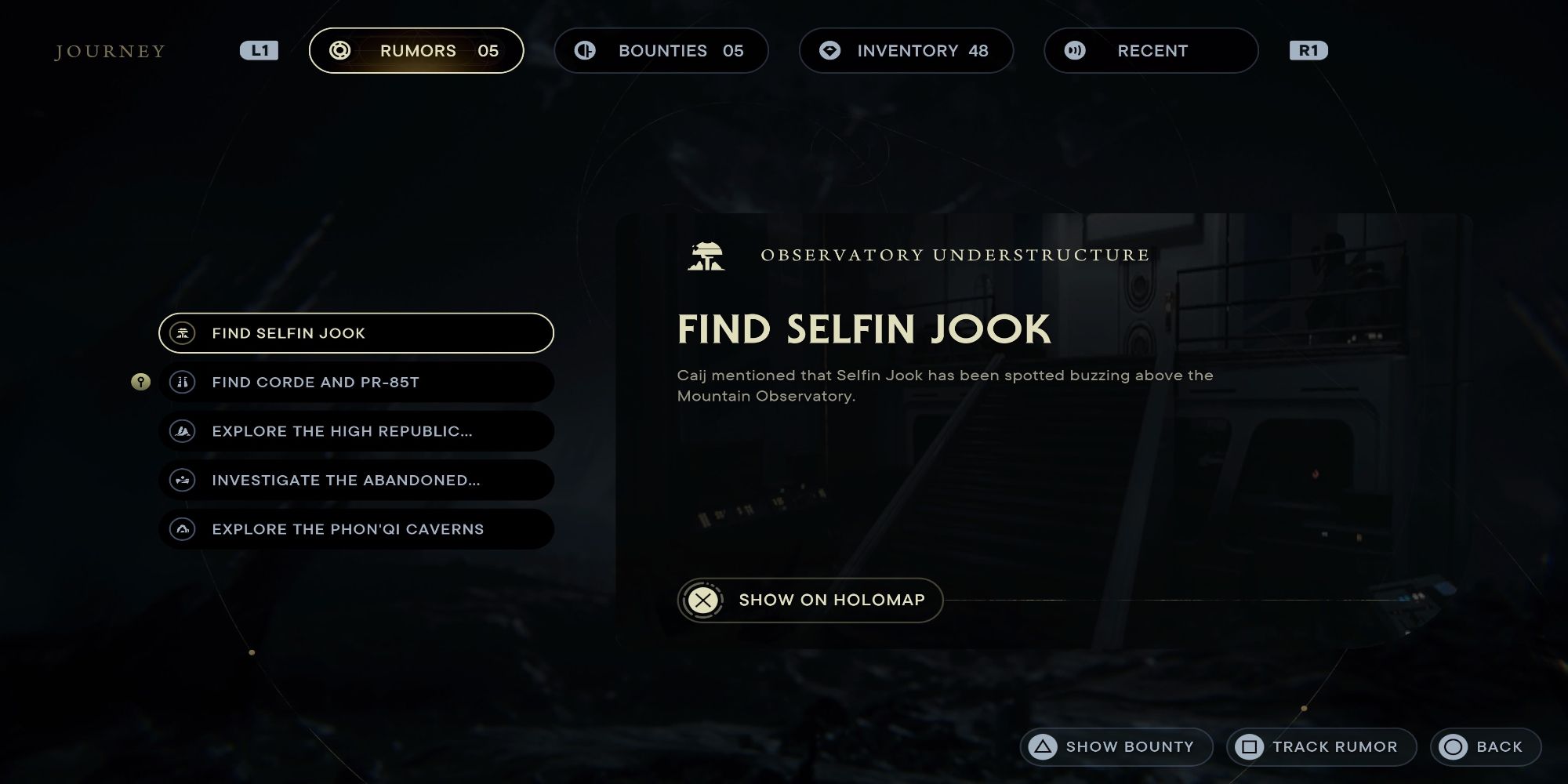1568x784 pixels.
Task: Select the Rumors tab icon
Action: (x=340, y=50)
